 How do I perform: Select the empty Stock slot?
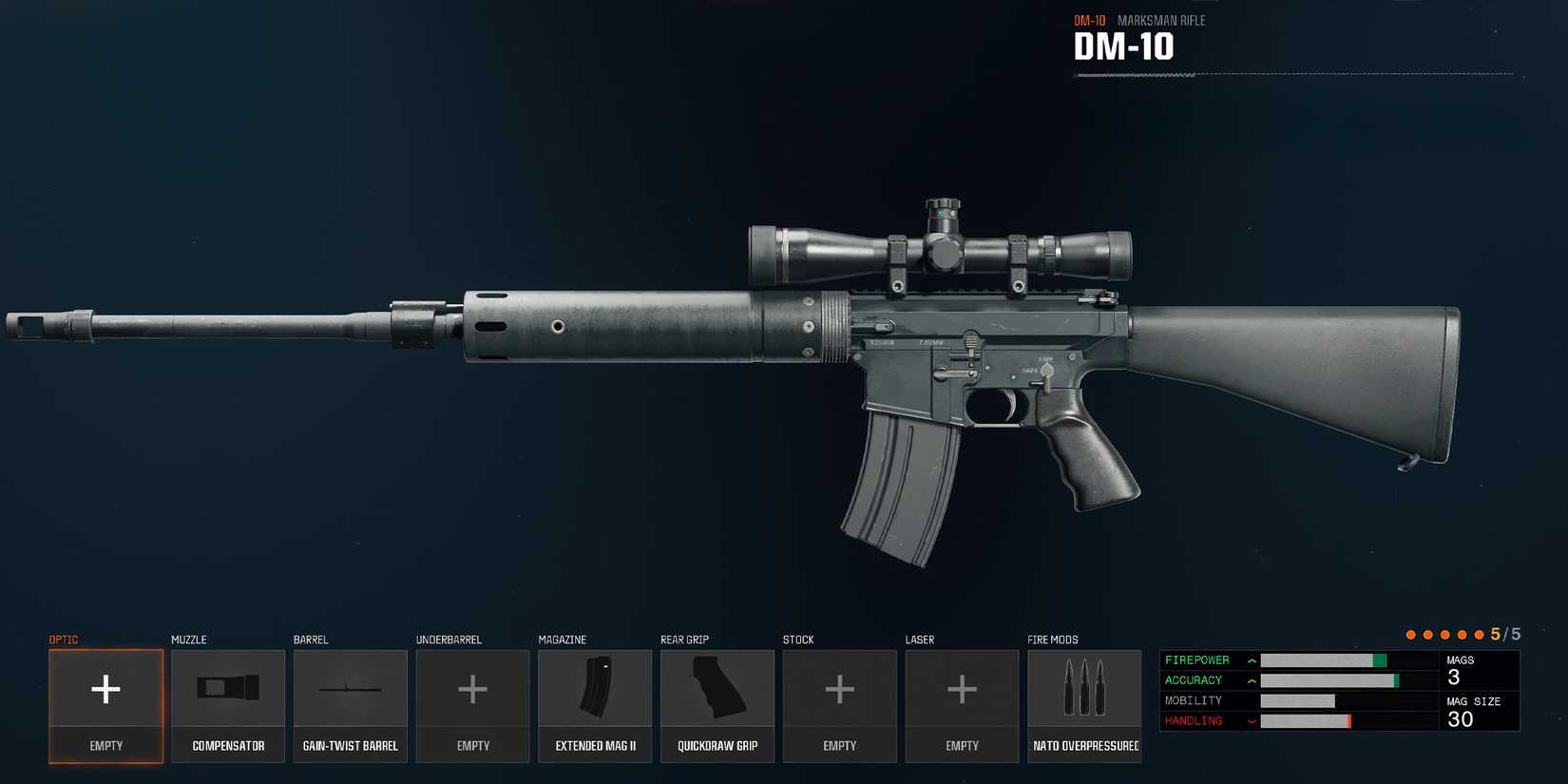click(839, 703)
